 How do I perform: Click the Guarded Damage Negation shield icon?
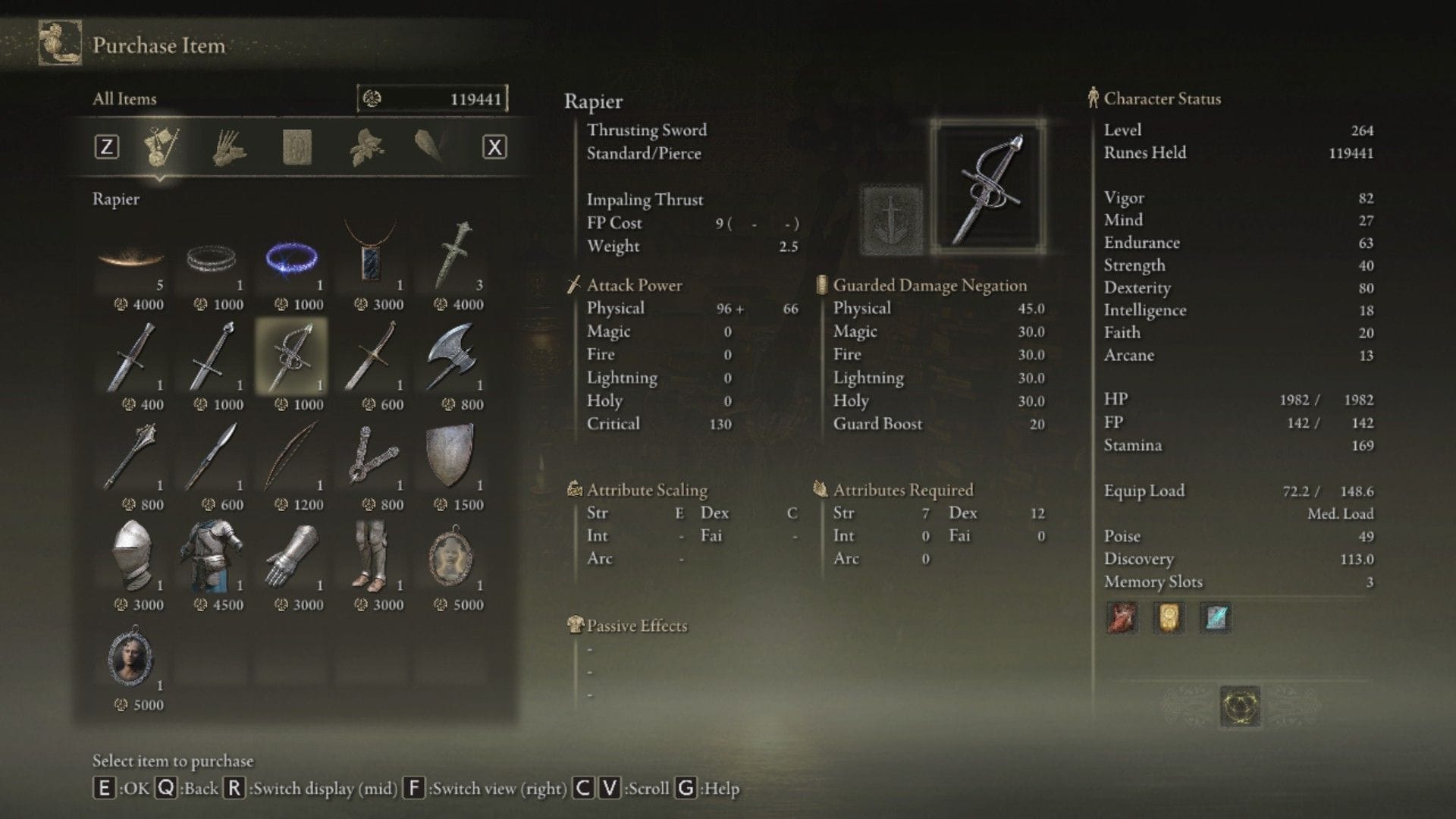click(821, 284)
